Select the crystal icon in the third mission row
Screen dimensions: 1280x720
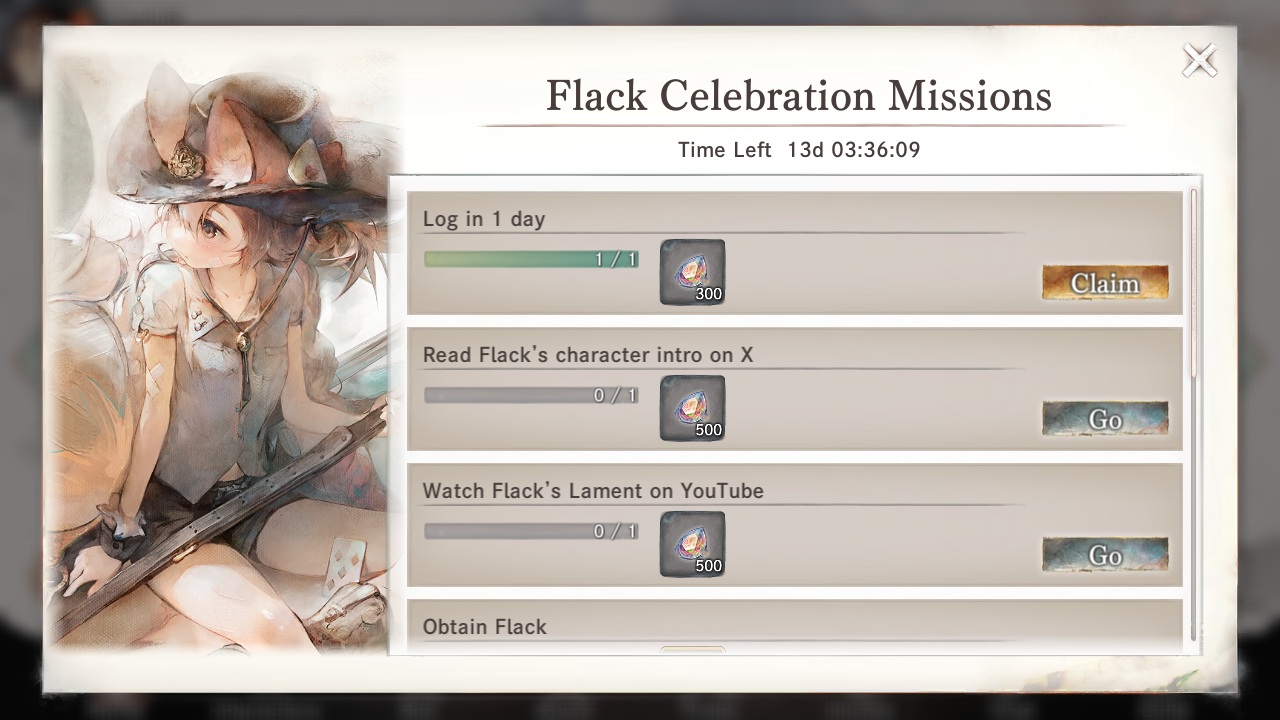coord(691,542)
